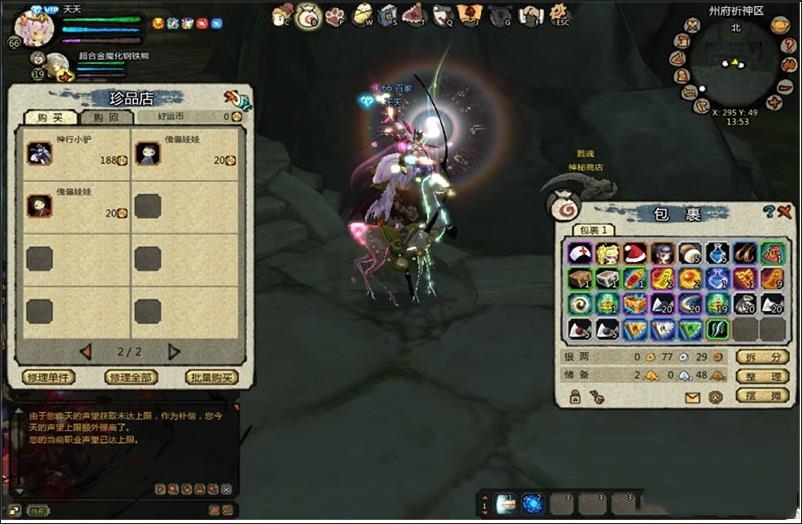Viewport: 802px width, 524px height.
Task: Click the 修理单件 repair button
Action: click(x=48, y=378)
